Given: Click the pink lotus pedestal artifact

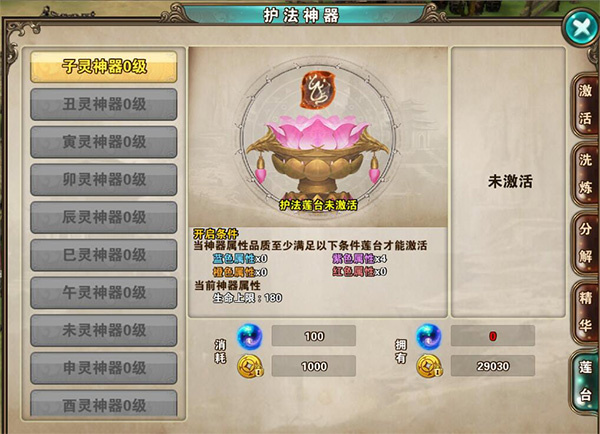Looking at the screenshot, I should pyautogui.click(x=319, y=152).
